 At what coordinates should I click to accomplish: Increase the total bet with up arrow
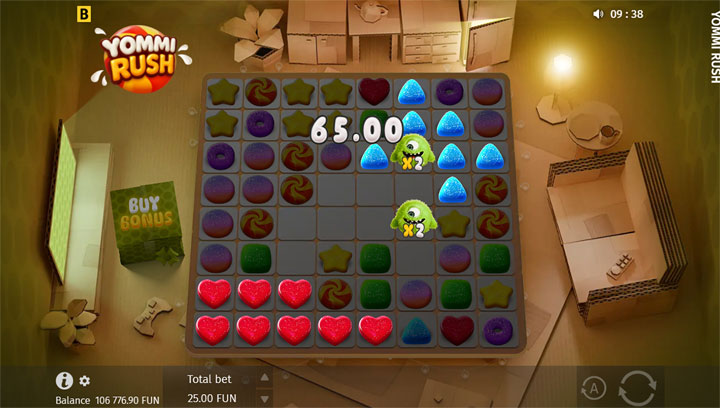coord(265,378)
